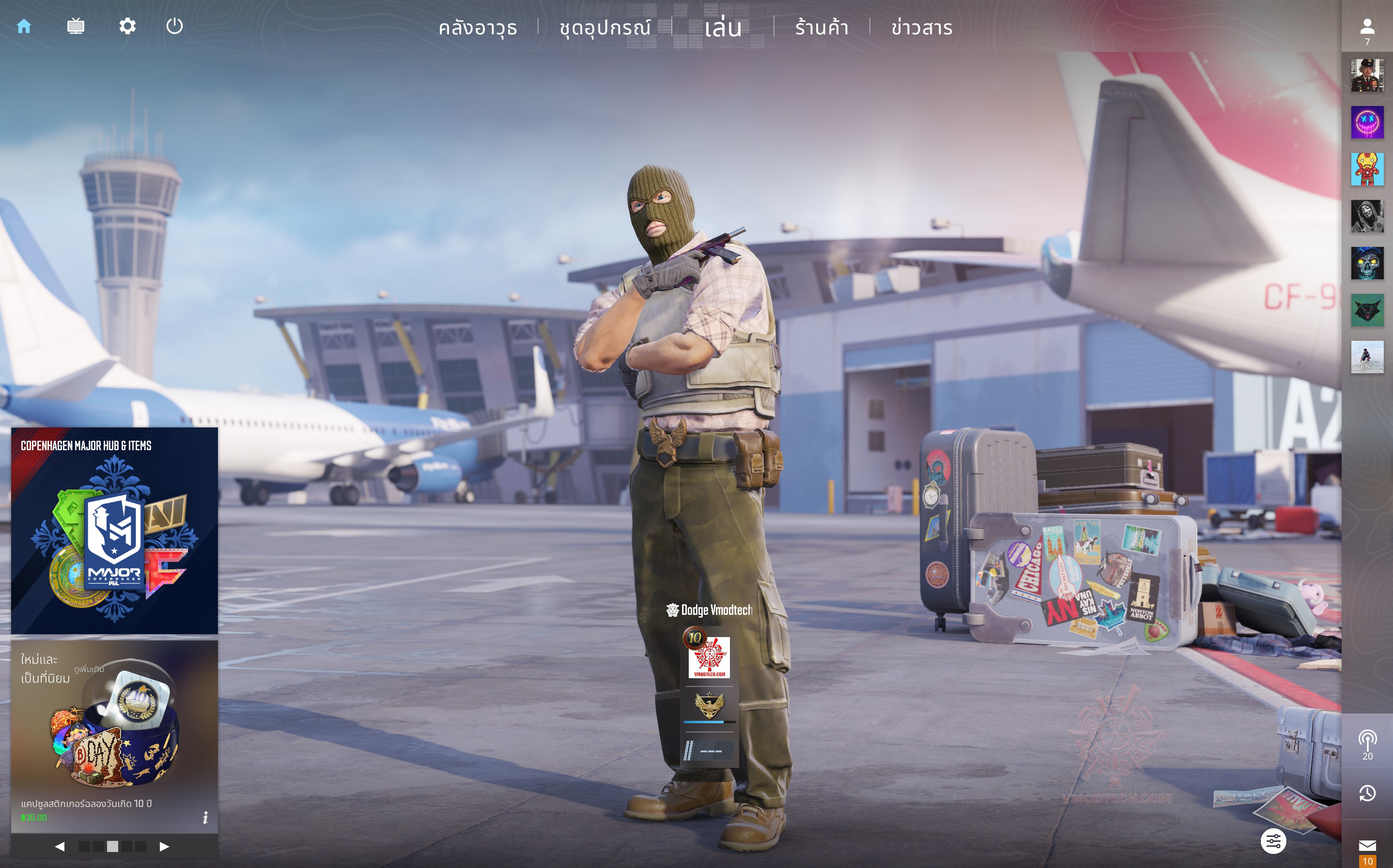Open the Copenhagen Major Hub & Items banner
Screen dimensions: 1393x868
(x=114, y=531)
